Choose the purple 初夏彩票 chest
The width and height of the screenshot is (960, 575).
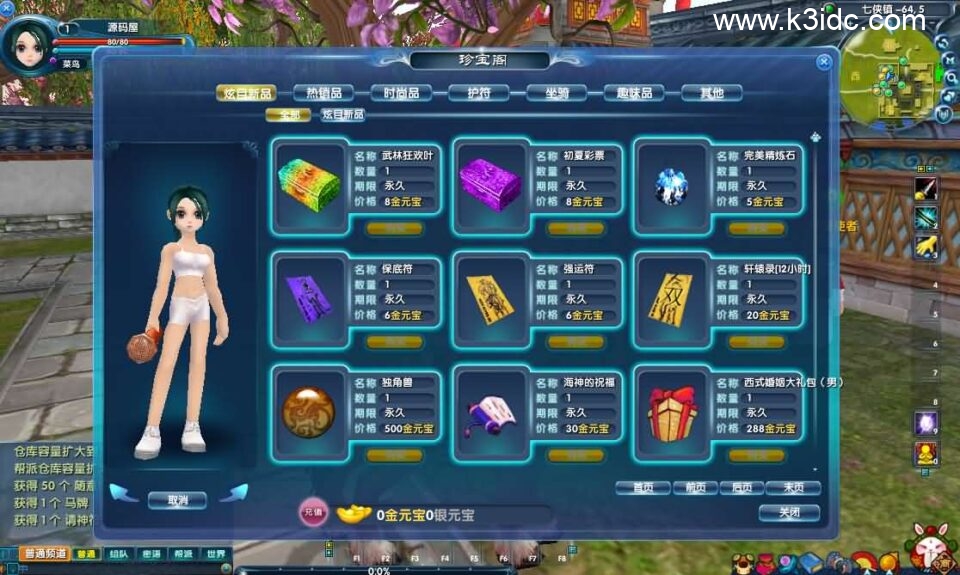coord(490,184)
